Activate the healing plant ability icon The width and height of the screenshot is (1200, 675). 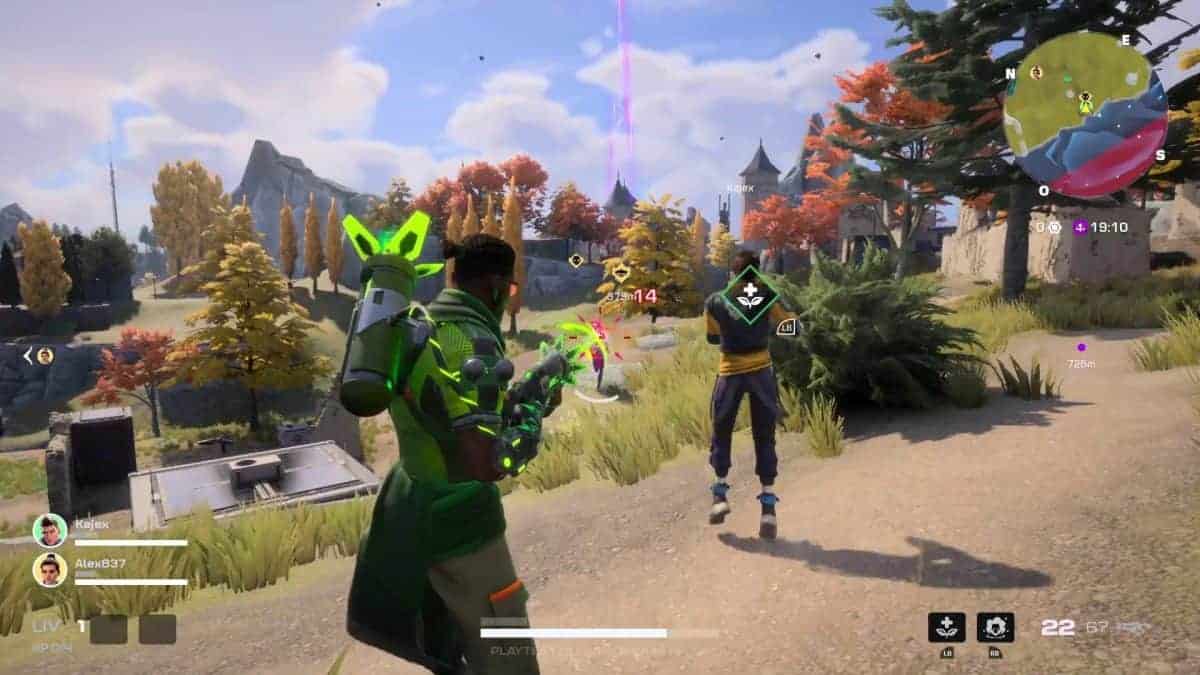[x=946, y=627]
